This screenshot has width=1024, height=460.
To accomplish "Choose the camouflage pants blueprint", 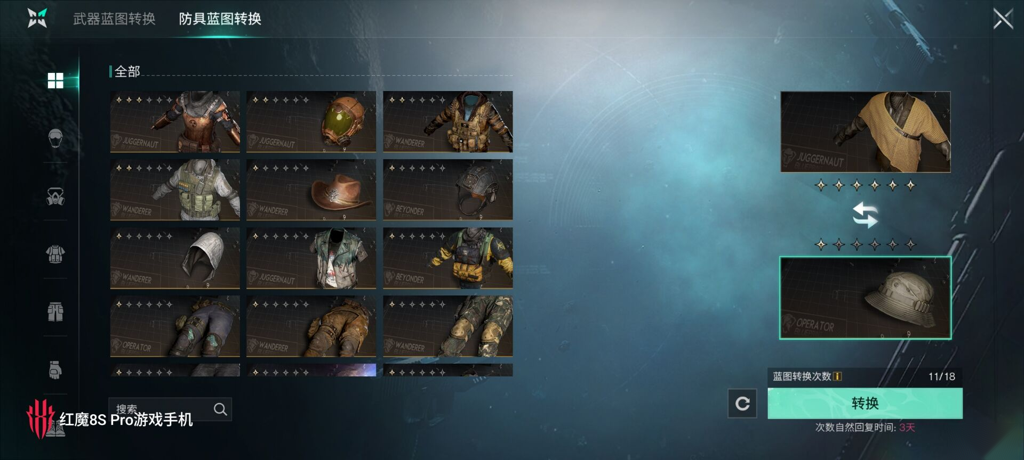I will (x=448, y=326).
